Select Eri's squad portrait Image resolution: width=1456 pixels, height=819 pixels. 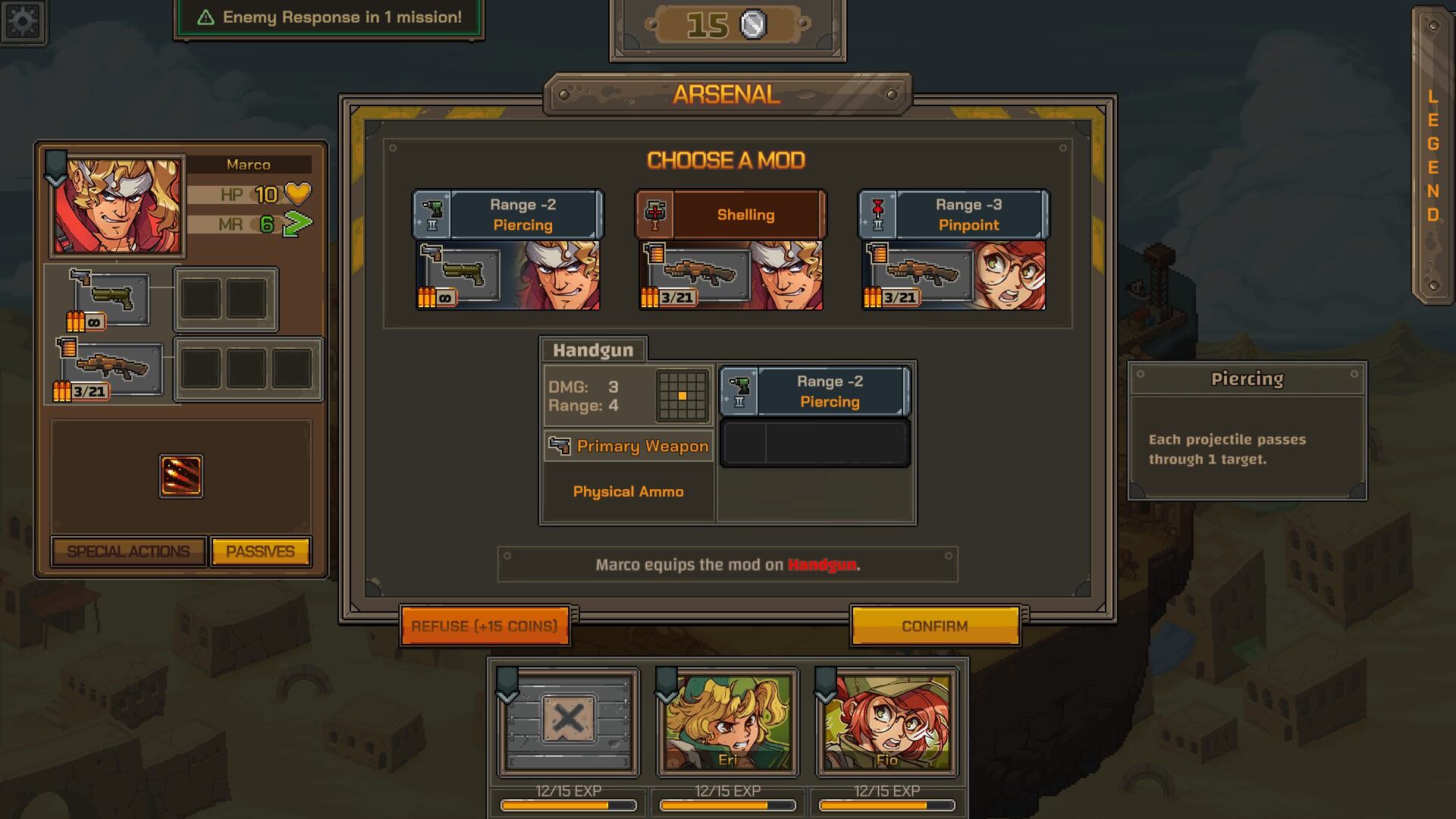(x=727, y=723)
